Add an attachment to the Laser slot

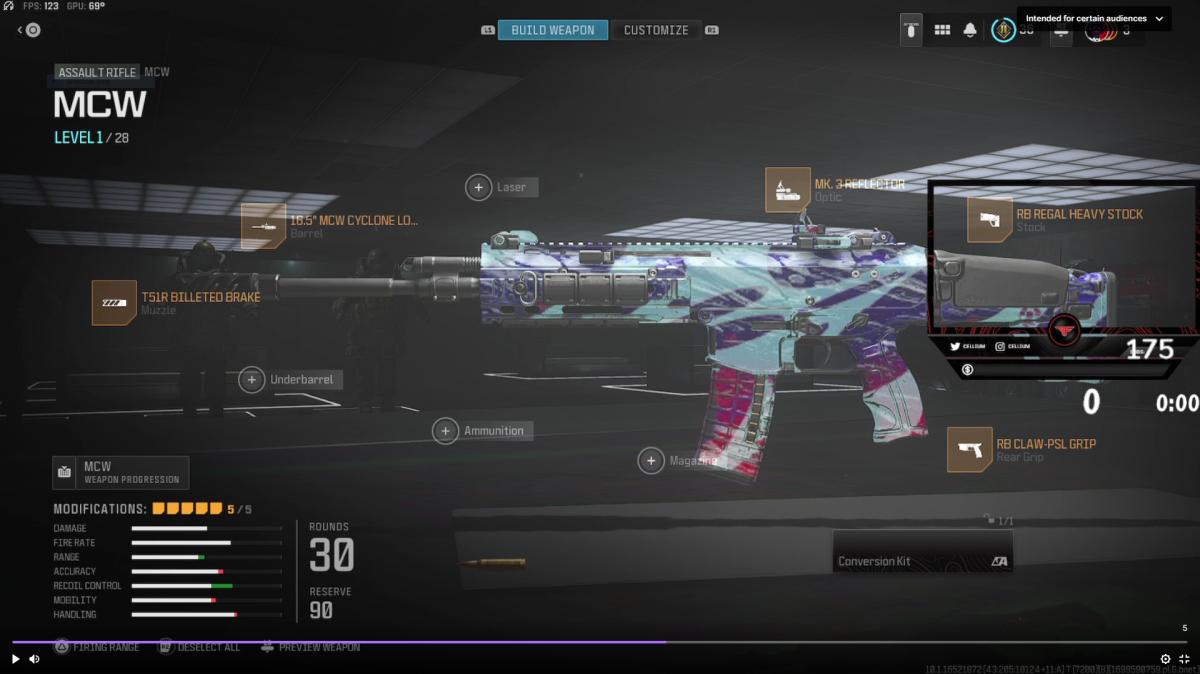pyautogui.click(x=479, y=187)
